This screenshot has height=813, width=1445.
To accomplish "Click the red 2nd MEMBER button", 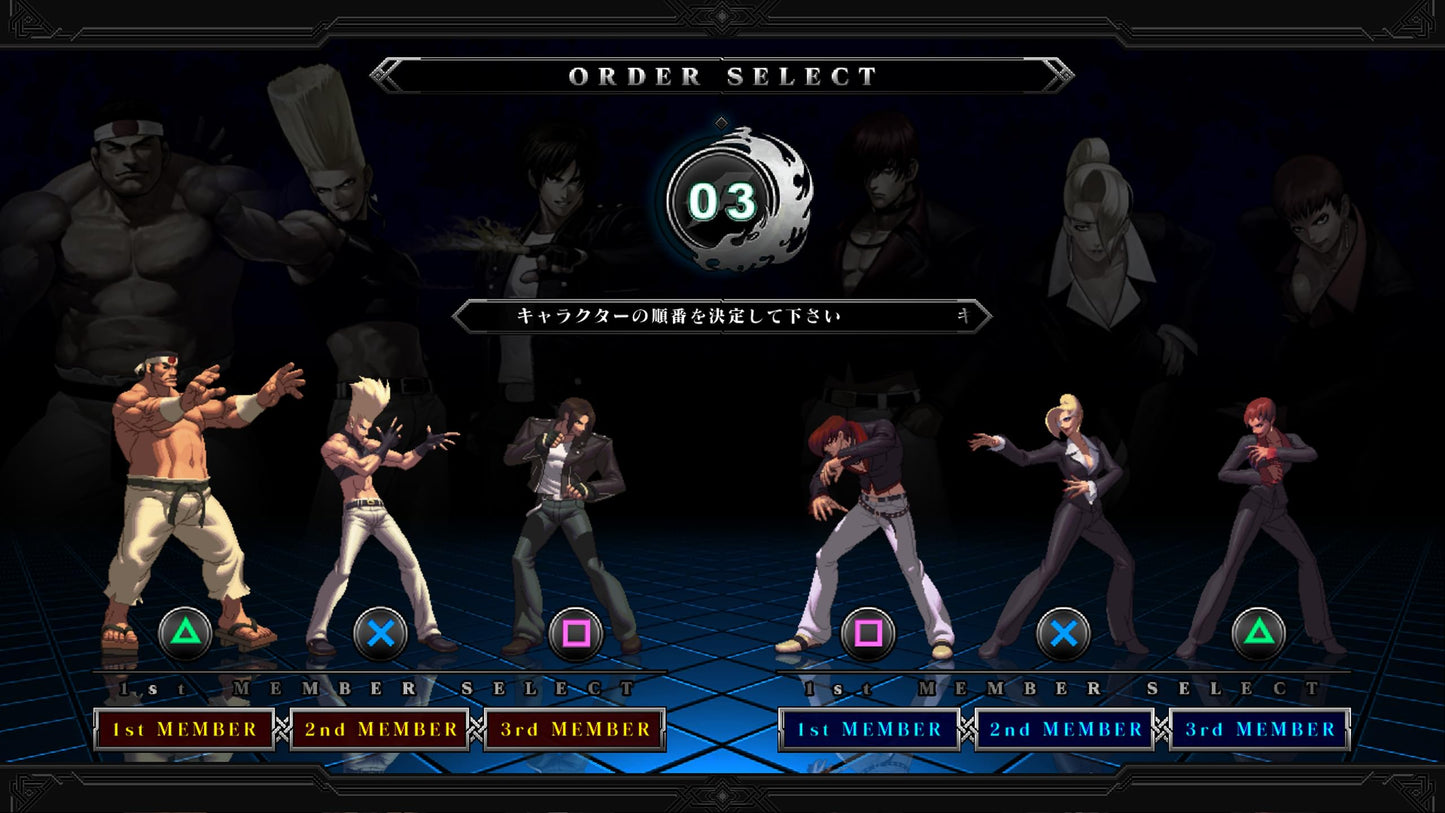I will coord(378,730).
